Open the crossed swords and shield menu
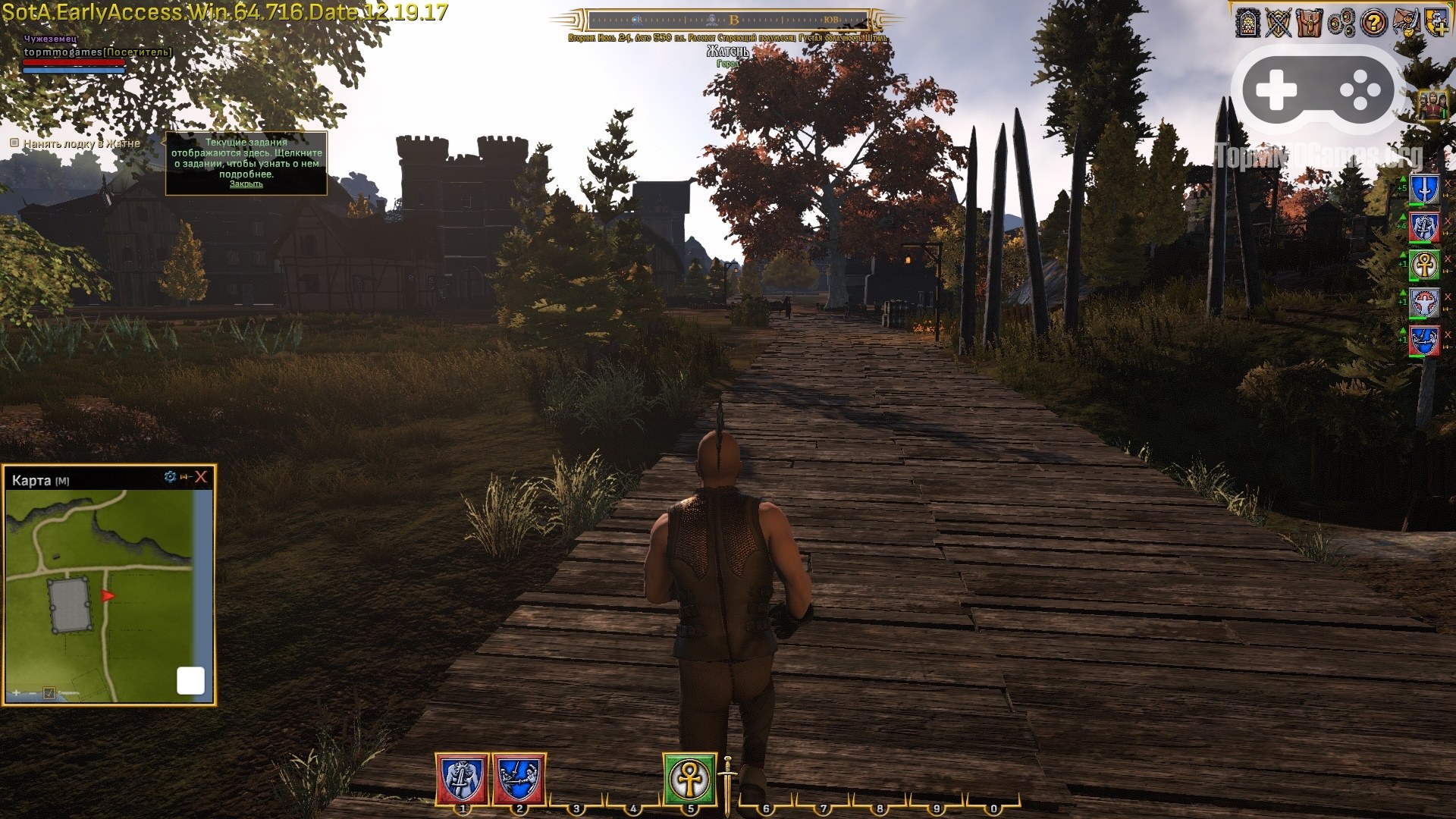 pos(1279,23)
